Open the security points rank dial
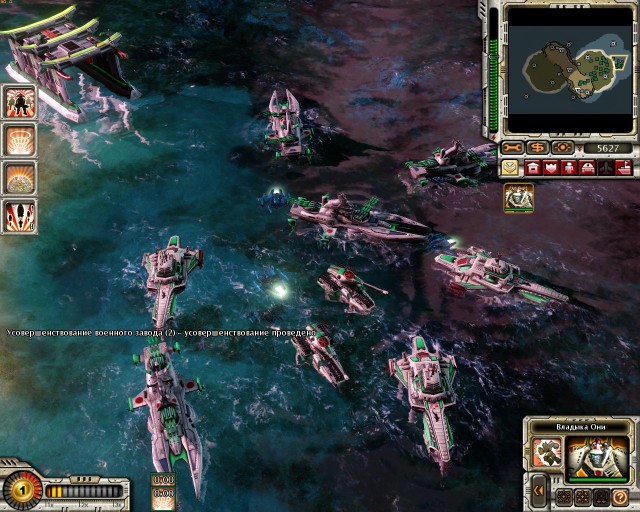This screenshot has width=640, height=512. [20, 490]
